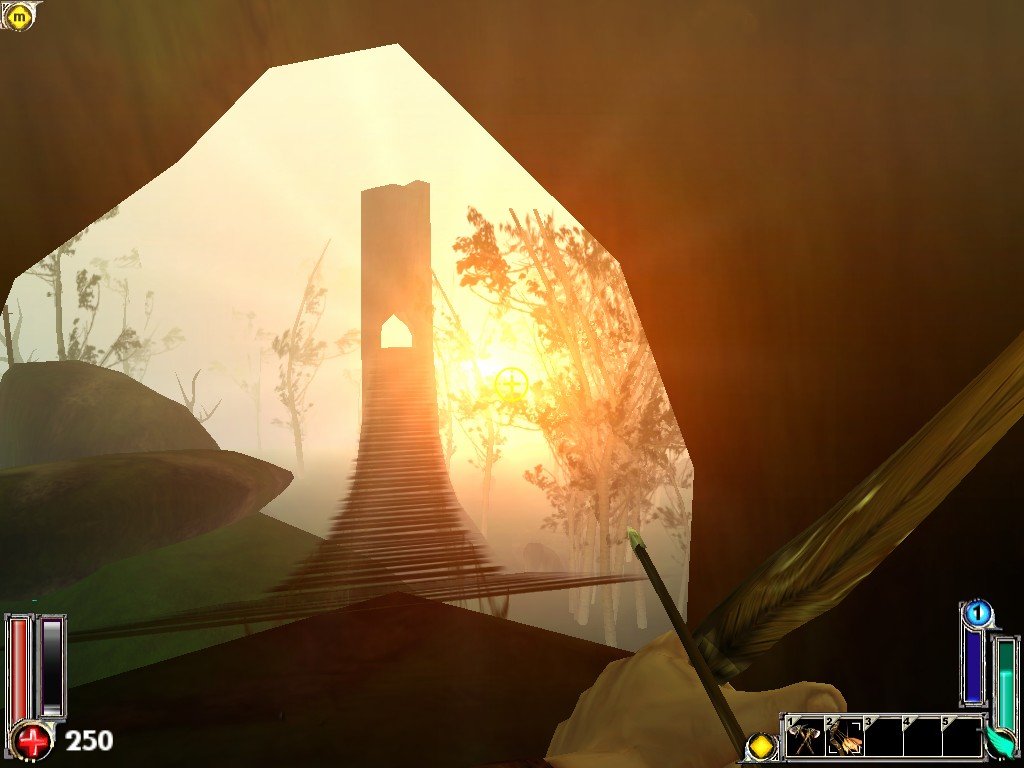Choose the bow and arrows in slot 2
This screenshot has height=768, width=1024.
coord(845,740)
